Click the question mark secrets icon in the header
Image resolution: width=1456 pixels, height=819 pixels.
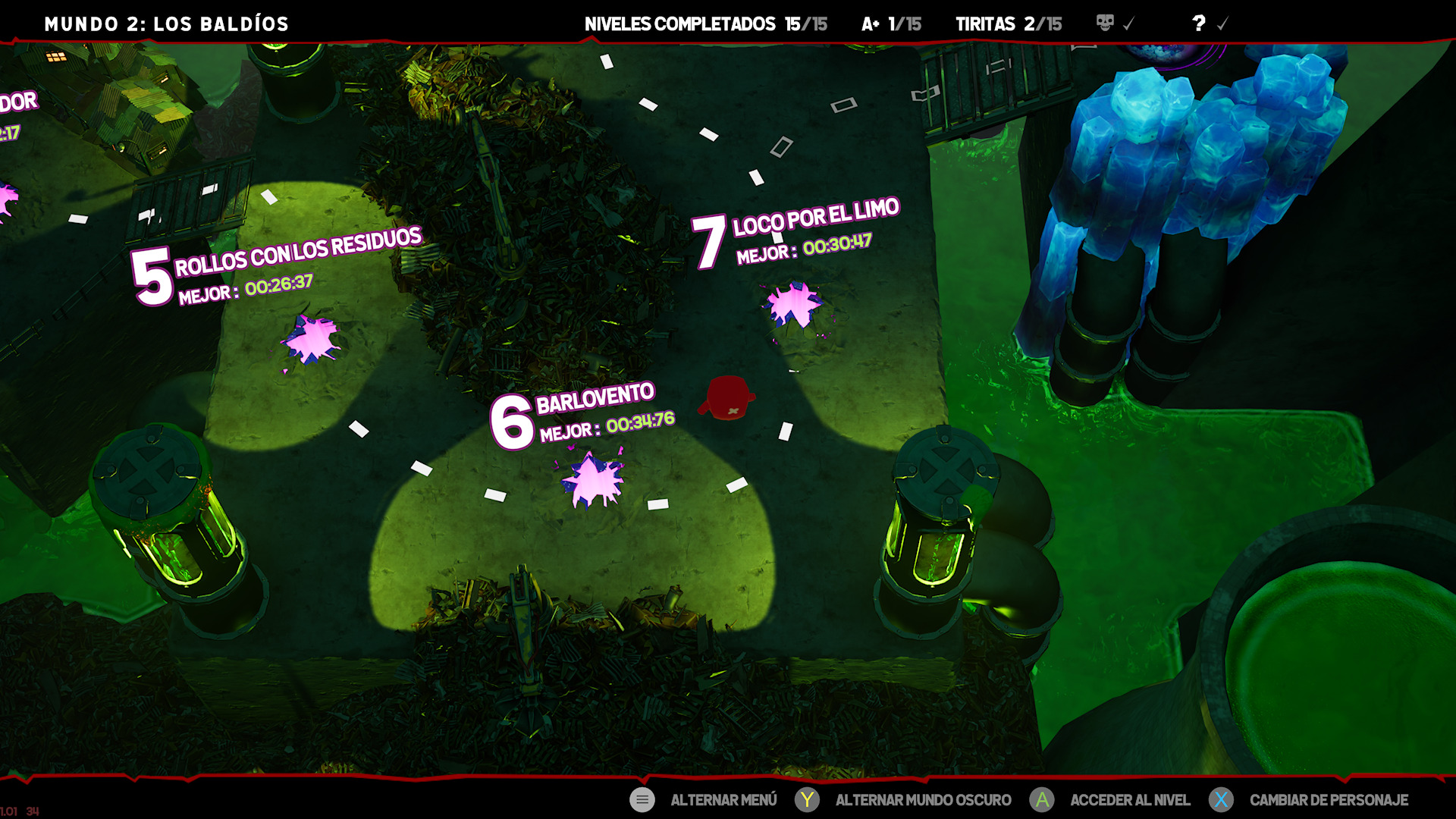point(1197,24)
